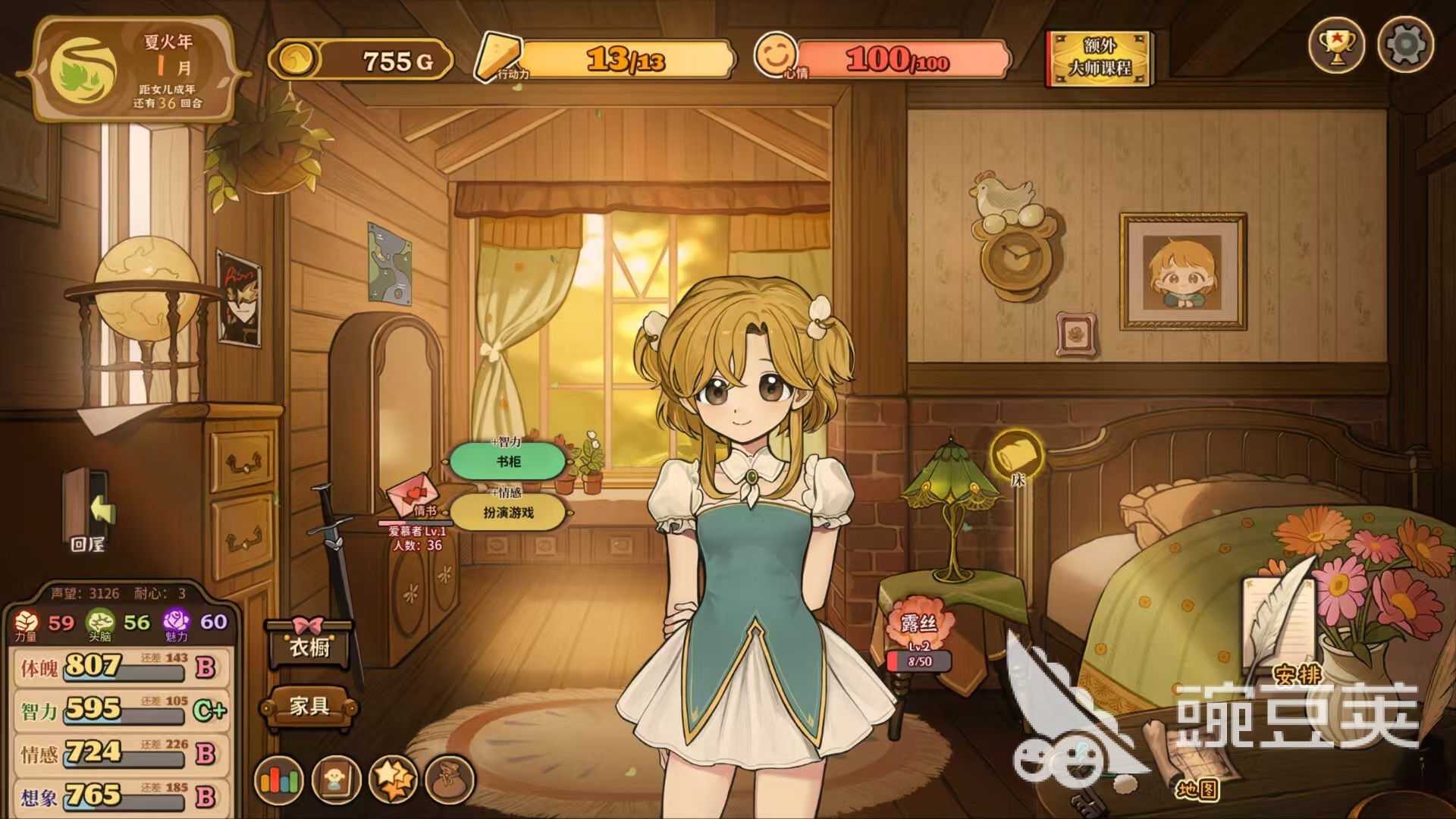The image size is (1456, 819).
Task: Select the 床 bed icon
Action: pos(1017,455)
